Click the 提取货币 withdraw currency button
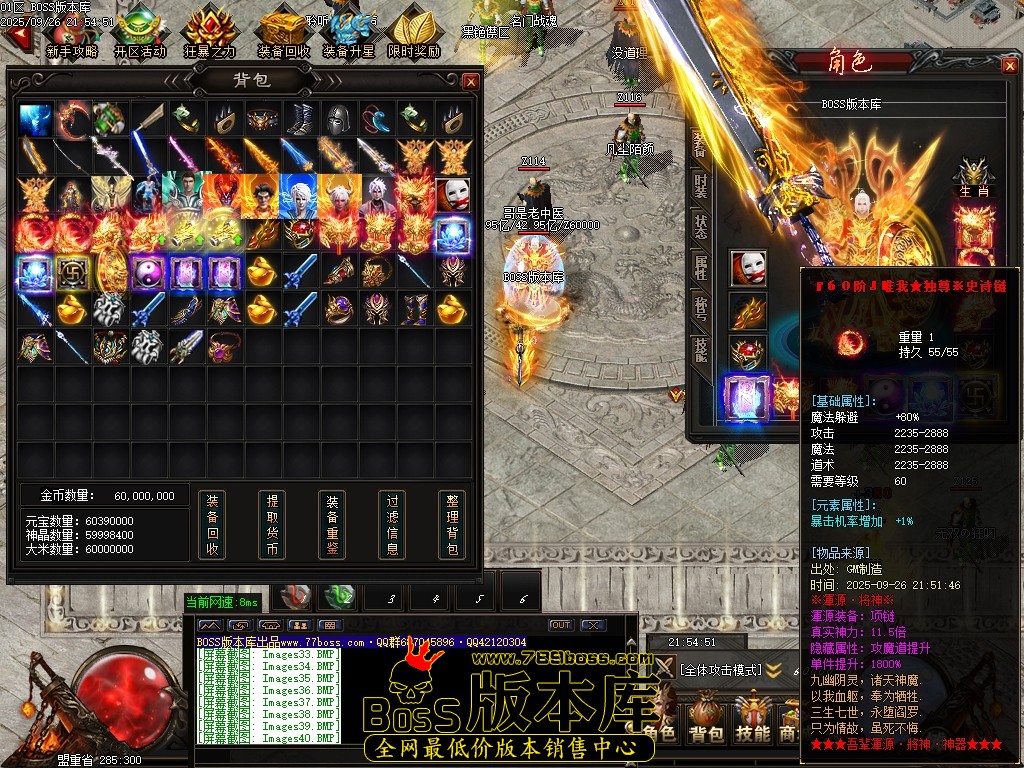 (x=271, y=524)
